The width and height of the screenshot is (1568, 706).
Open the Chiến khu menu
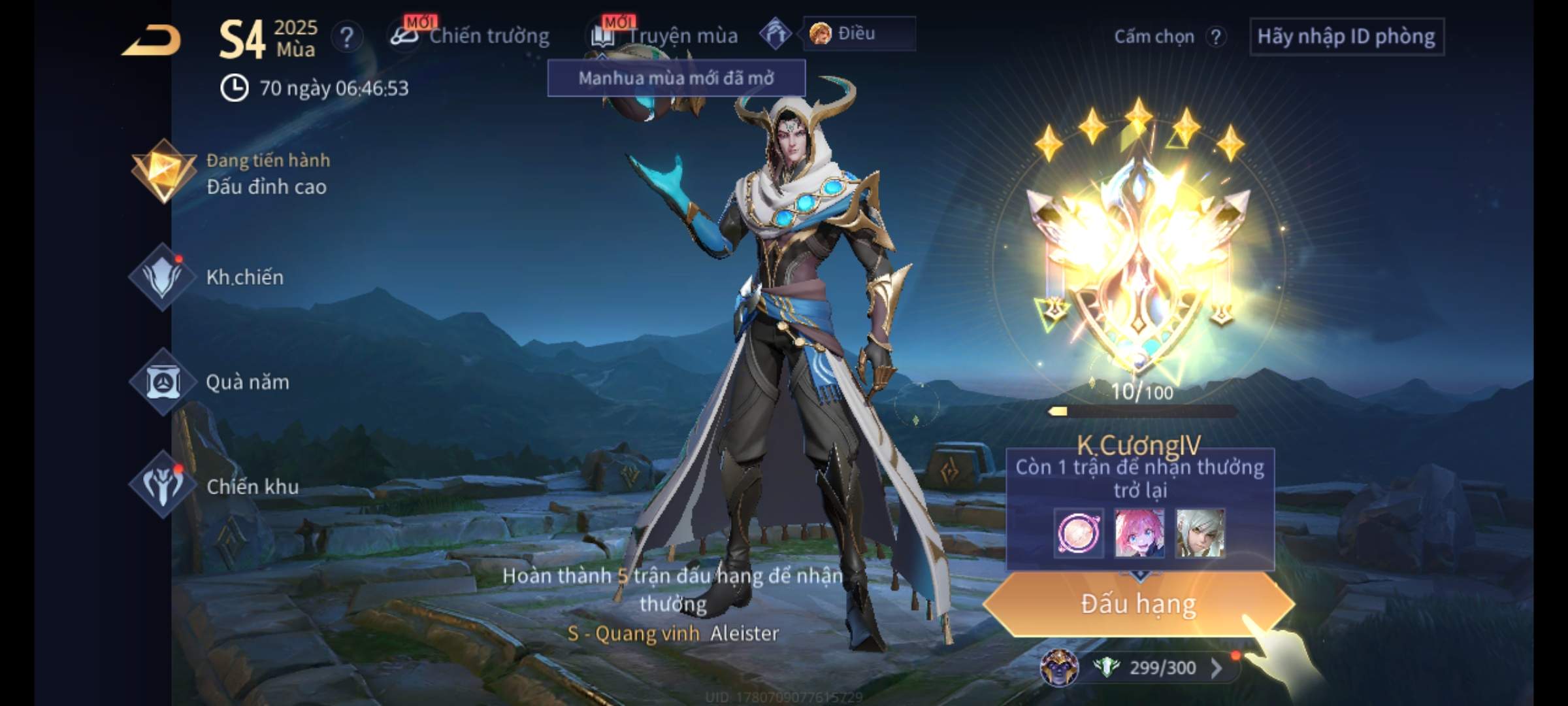coord(216,486)
